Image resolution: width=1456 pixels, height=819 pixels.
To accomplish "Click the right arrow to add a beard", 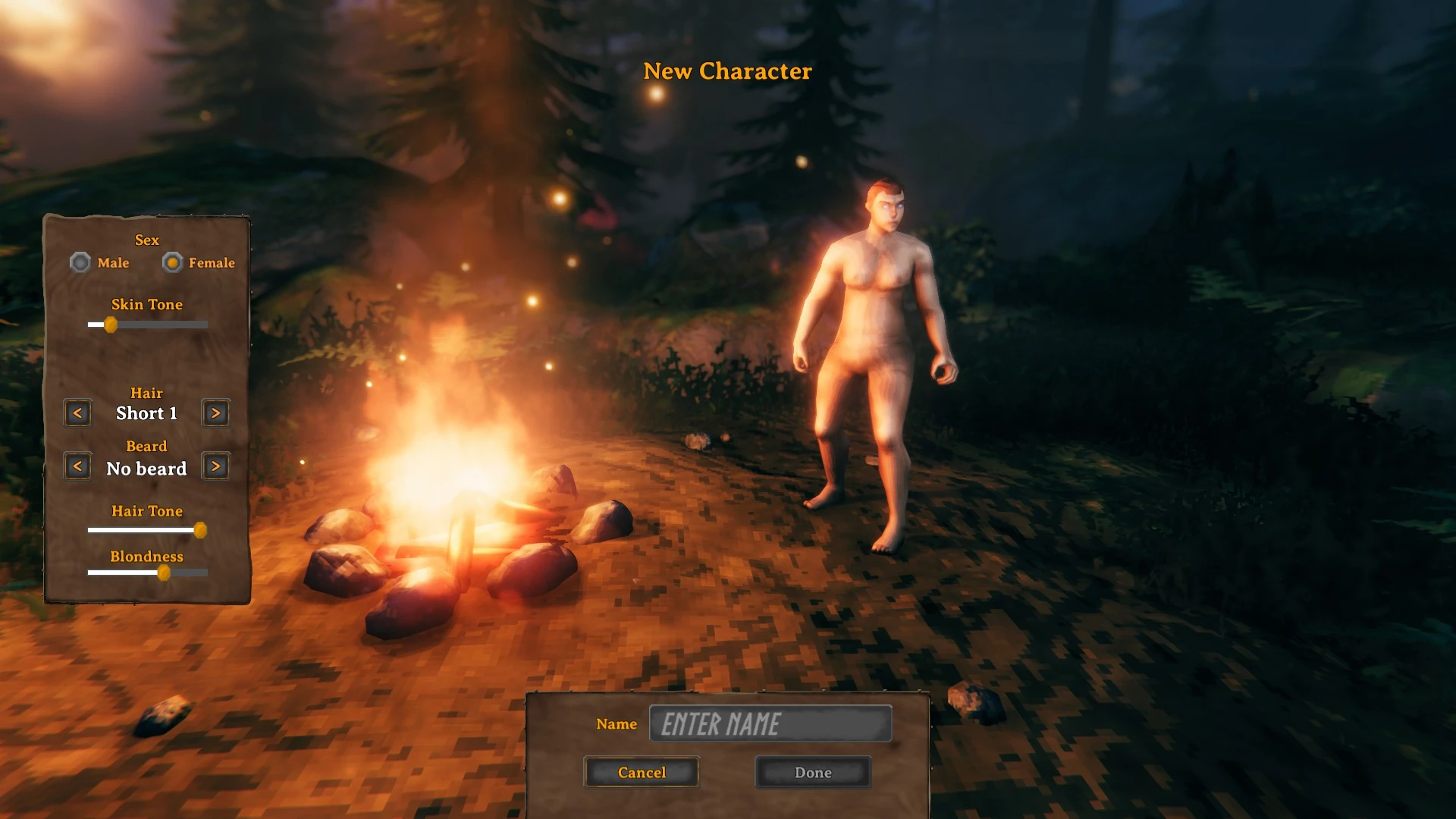I will 215,466.
